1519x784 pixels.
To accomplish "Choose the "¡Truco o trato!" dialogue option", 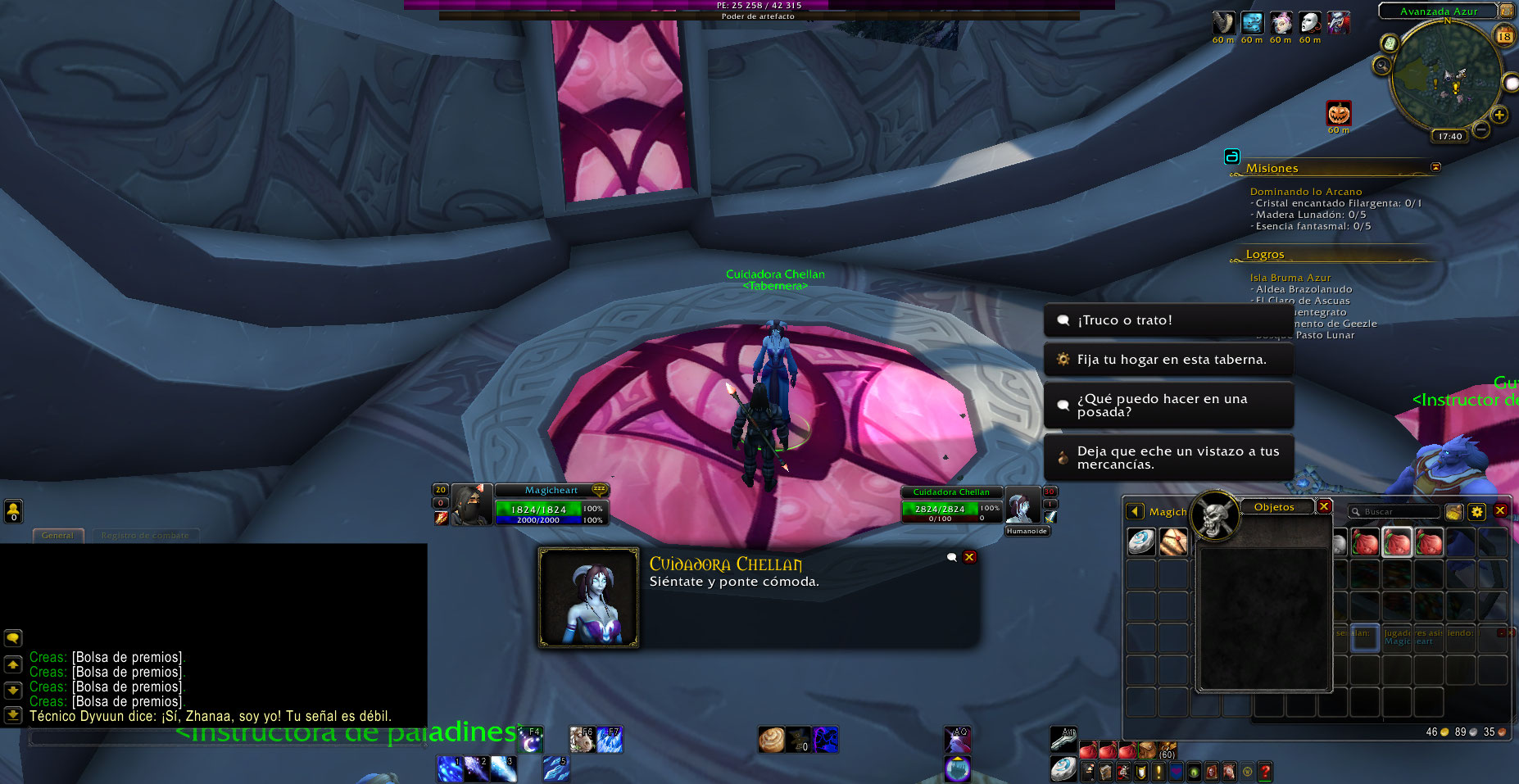I will click(1168, 320).
